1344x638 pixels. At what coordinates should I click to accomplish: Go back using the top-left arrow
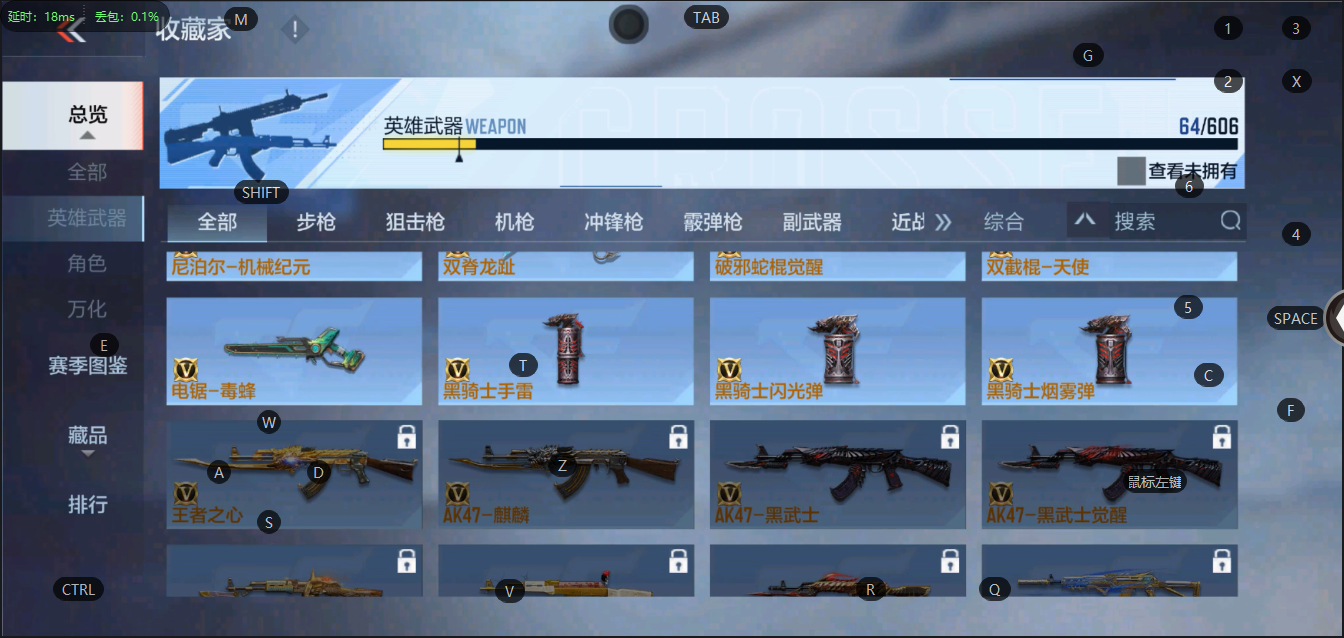[70, 31]
